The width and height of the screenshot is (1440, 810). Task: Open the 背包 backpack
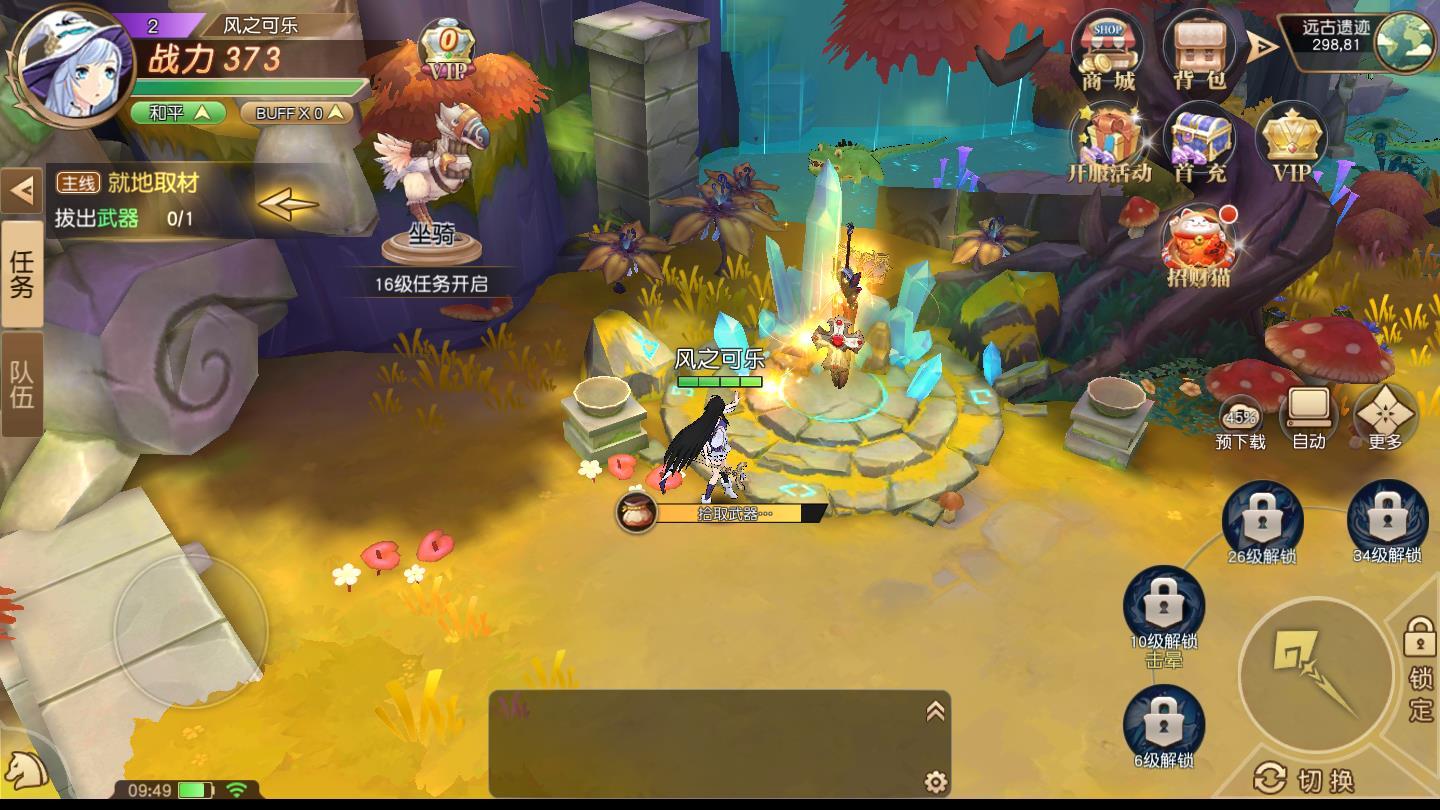[x=1199, y=52]
